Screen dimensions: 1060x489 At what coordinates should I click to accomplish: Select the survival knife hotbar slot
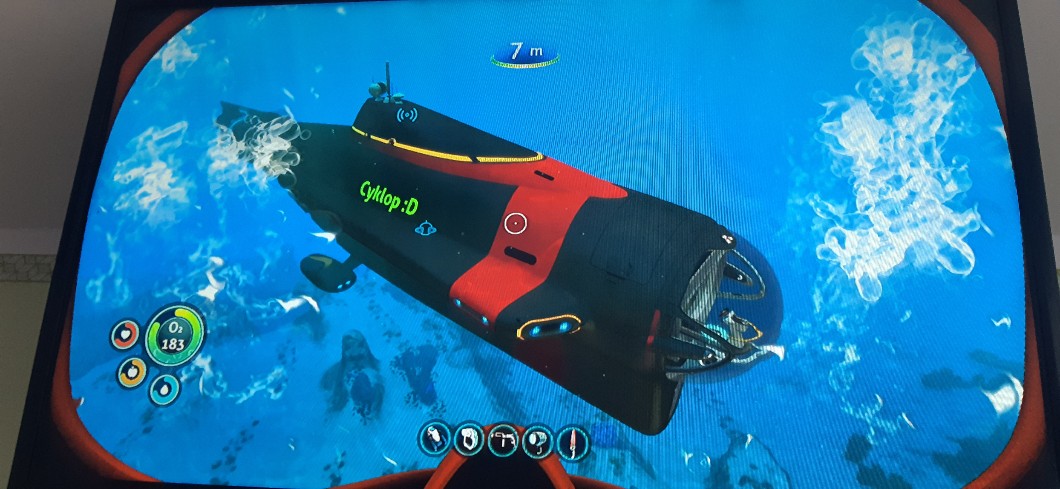click(x=572, y=441)
